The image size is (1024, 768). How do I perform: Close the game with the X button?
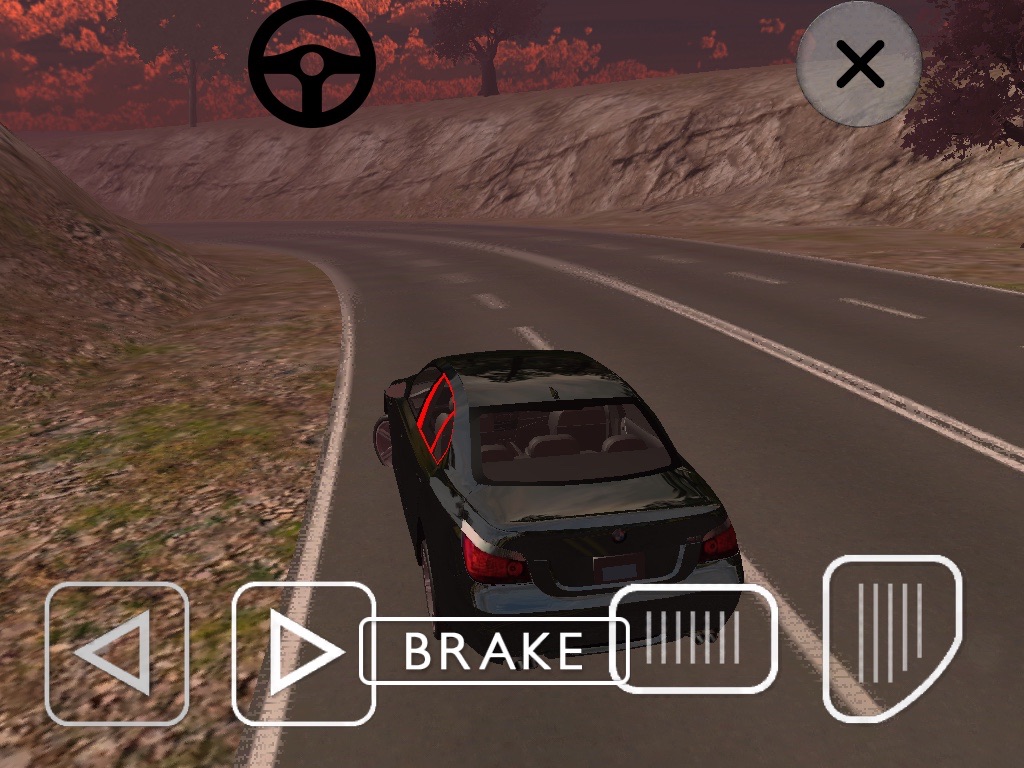(x=859, y=65)
